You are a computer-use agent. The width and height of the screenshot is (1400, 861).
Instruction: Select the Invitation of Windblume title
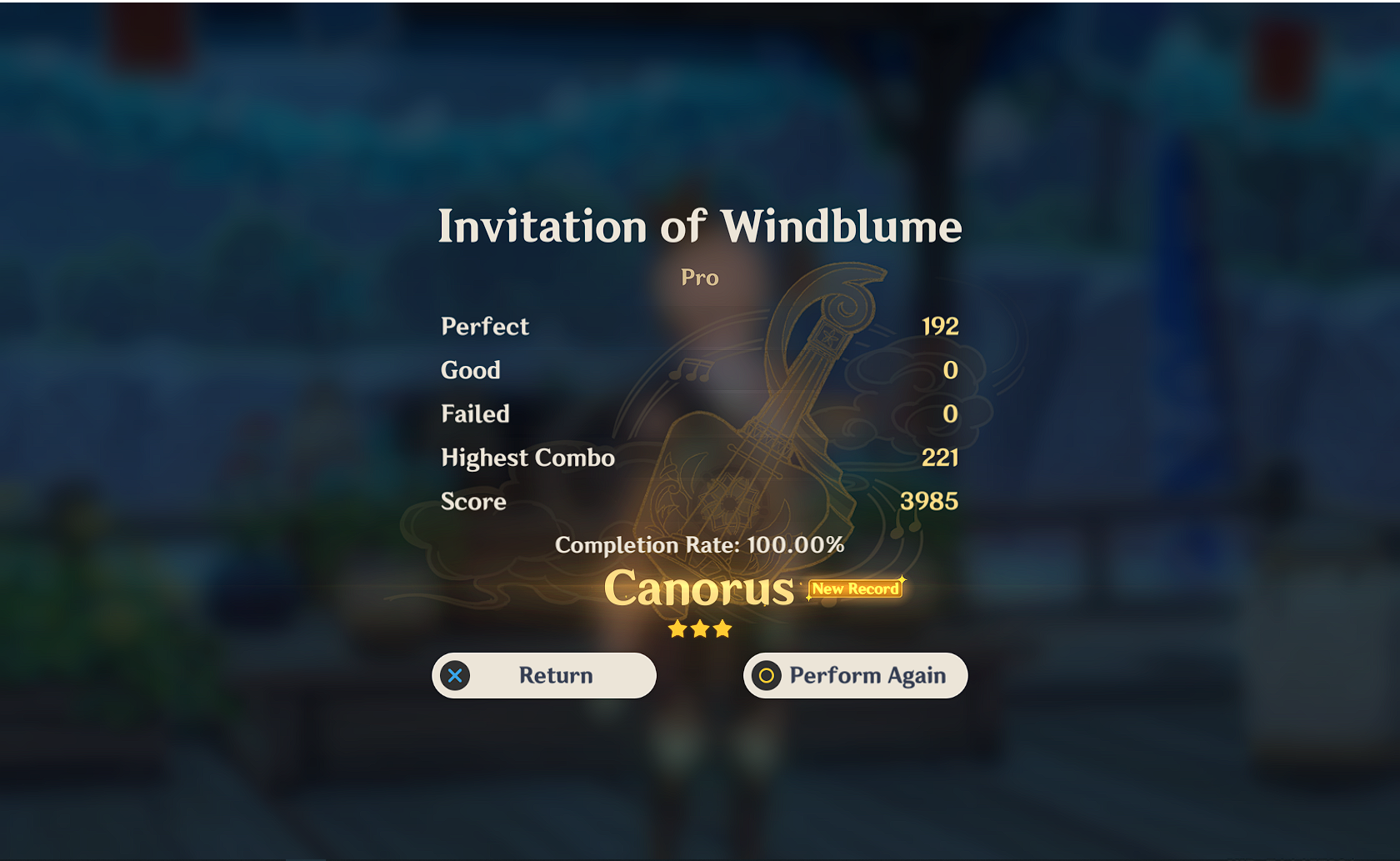700,226
